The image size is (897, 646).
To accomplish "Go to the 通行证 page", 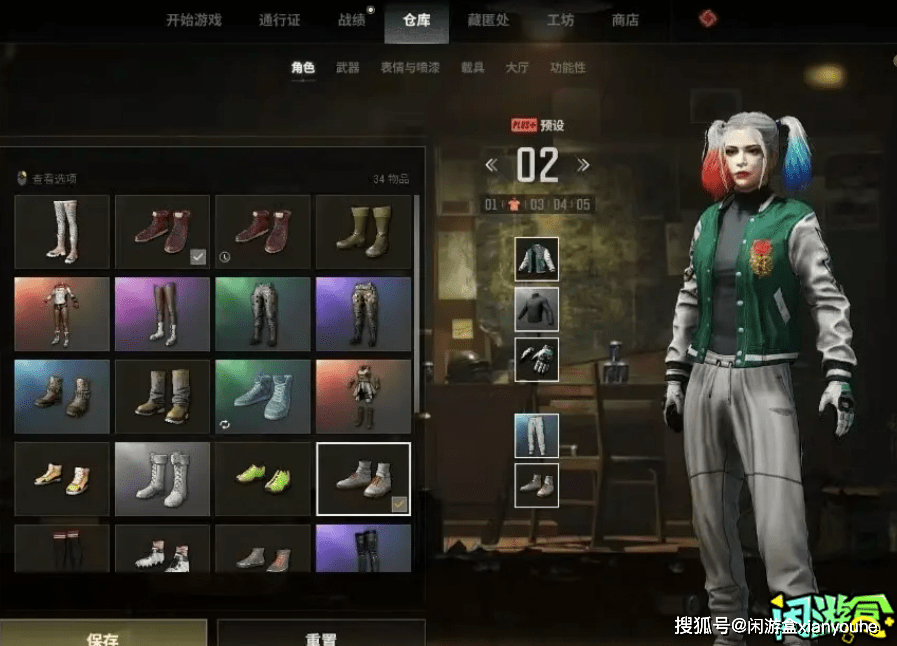I will click(x=279, y=20).
